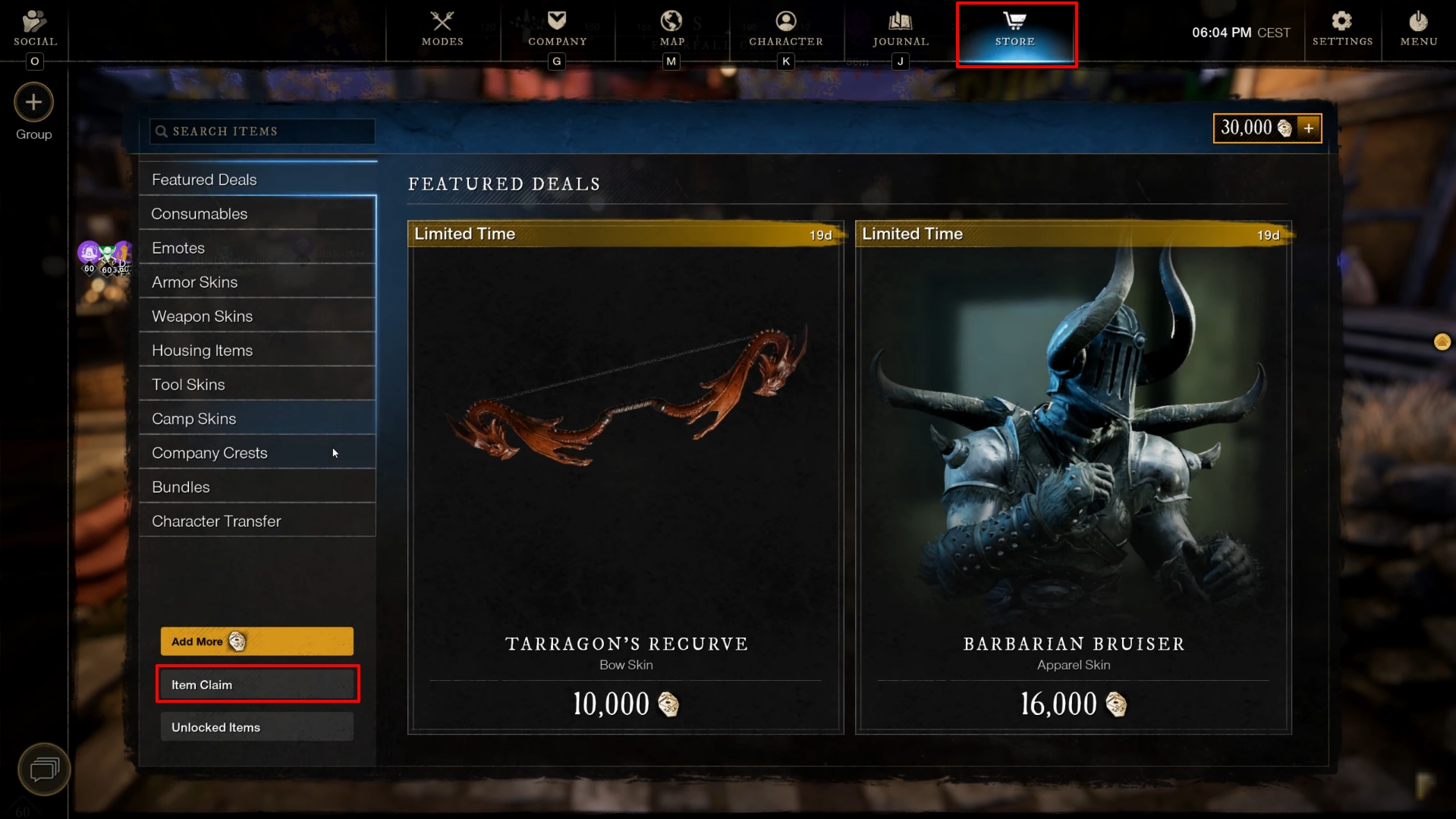1456x819 pixels.
Task: Open the Store tab
Action: pos(1015,30)
